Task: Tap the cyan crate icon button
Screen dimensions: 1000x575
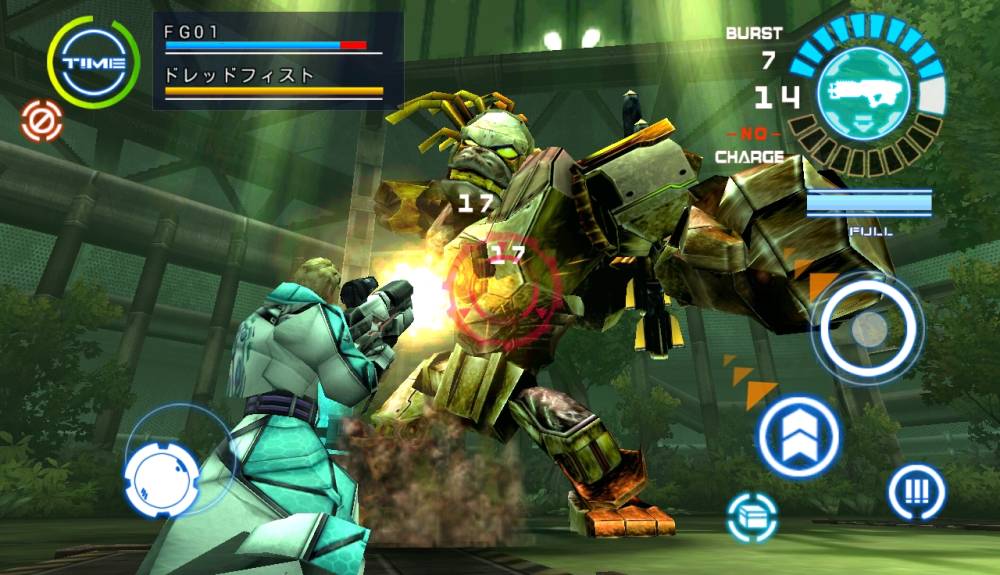Action: click(x=753, y=518)
